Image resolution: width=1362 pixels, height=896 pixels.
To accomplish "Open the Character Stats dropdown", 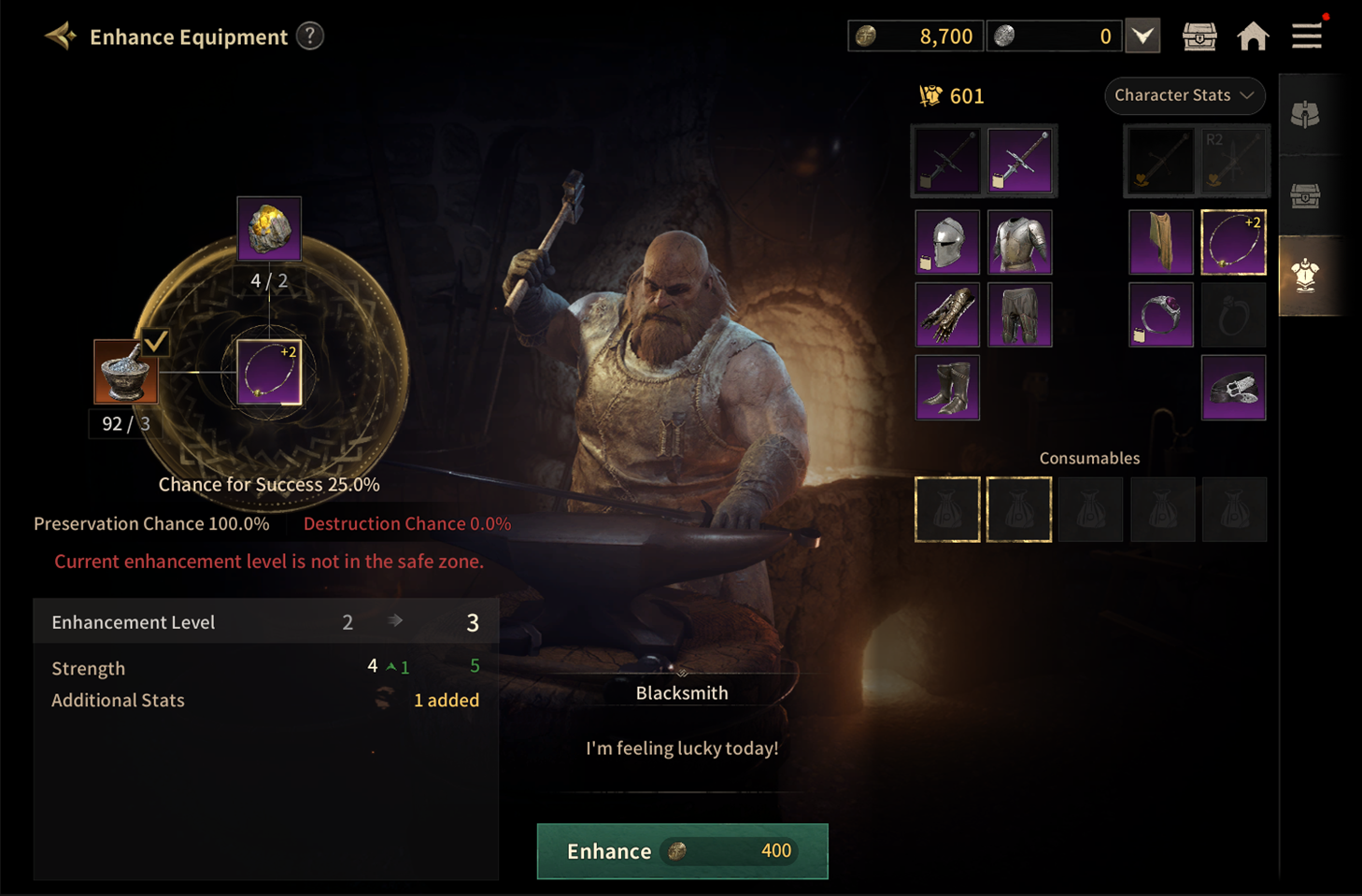I will 1184,95.
